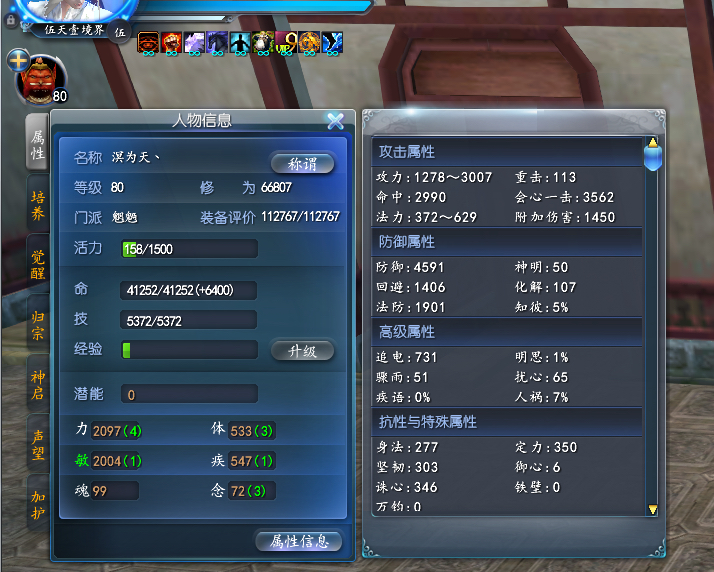This screenshot has height=572, width=714.
Task: Open the 声望 reputation tab
Action: (x=37, y=444)
